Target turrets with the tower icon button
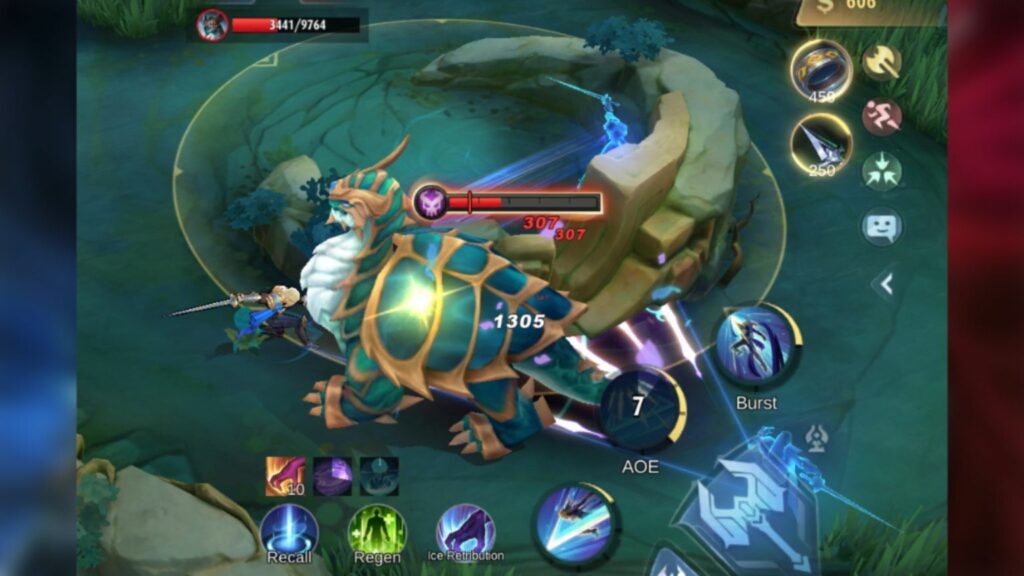1024x576 pixels. click(816, 438)
